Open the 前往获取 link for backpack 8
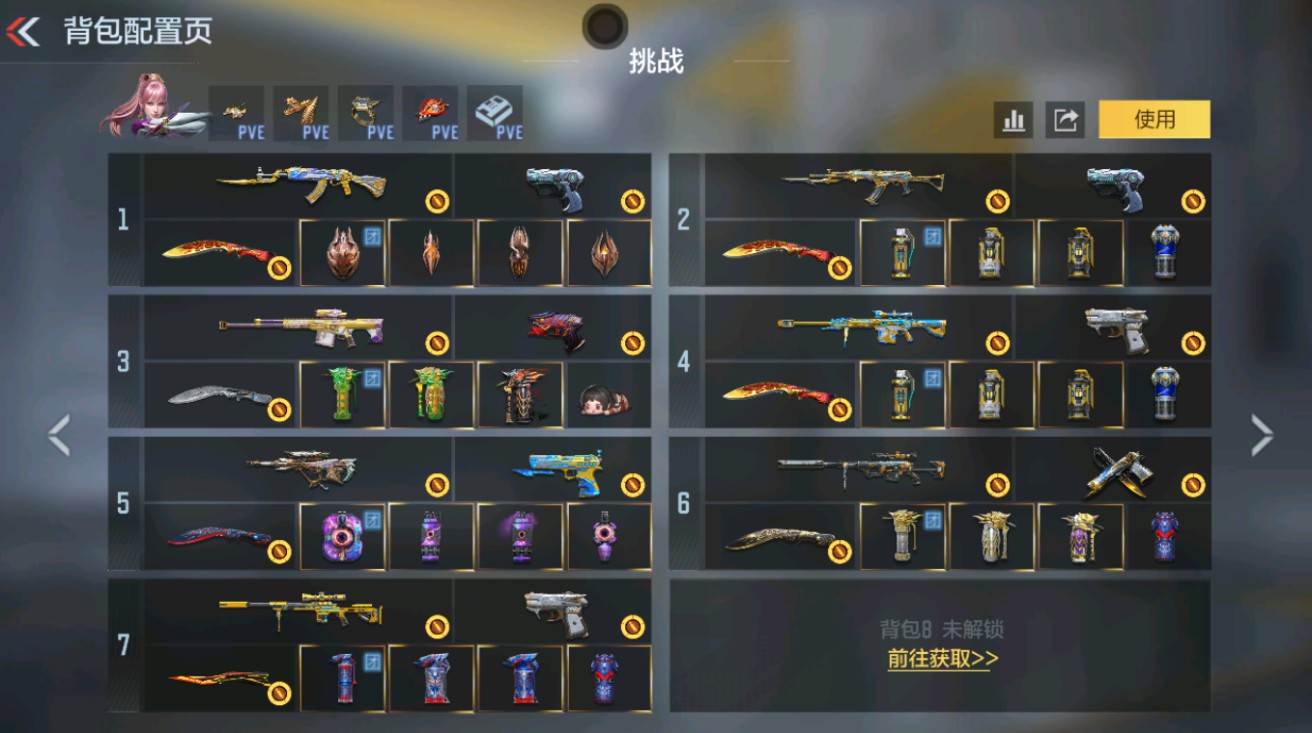Image resolution: width=1312 pixels, height=733 pixels. 940,661
